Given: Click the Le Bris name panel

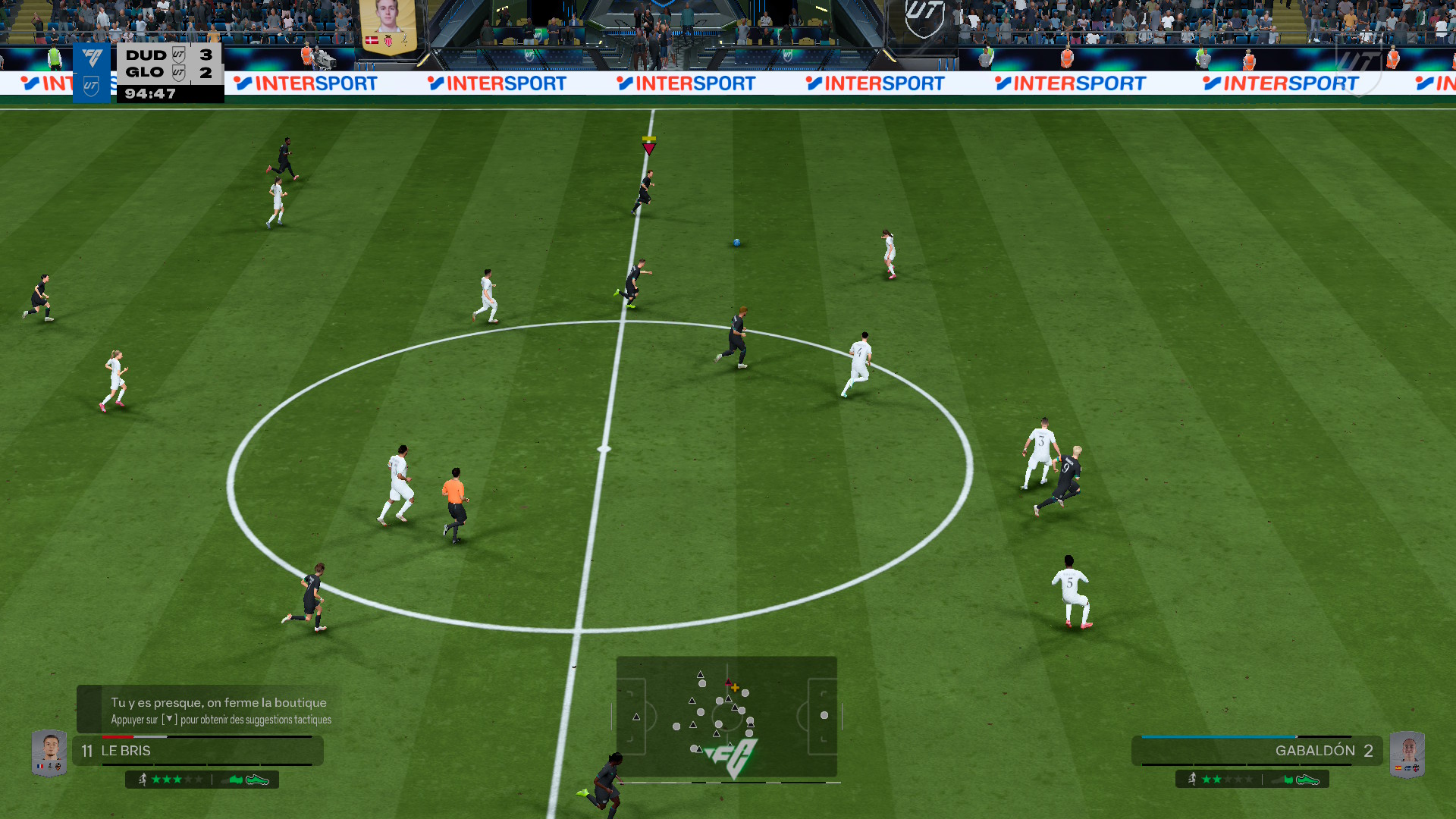Looking at the screenshot, I should click(199, 751).
